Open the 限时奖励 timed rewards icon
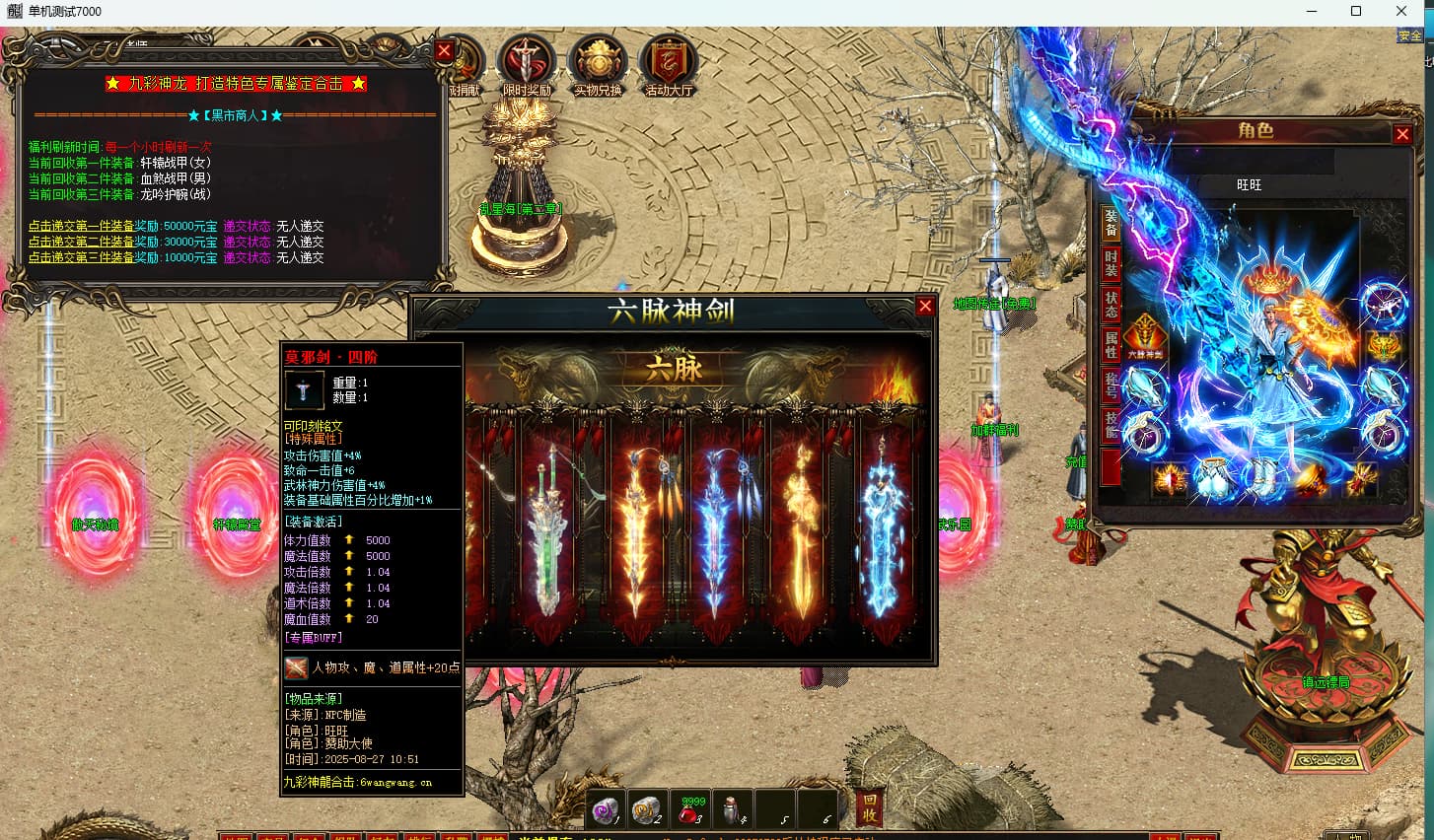 tap(527, 66)
